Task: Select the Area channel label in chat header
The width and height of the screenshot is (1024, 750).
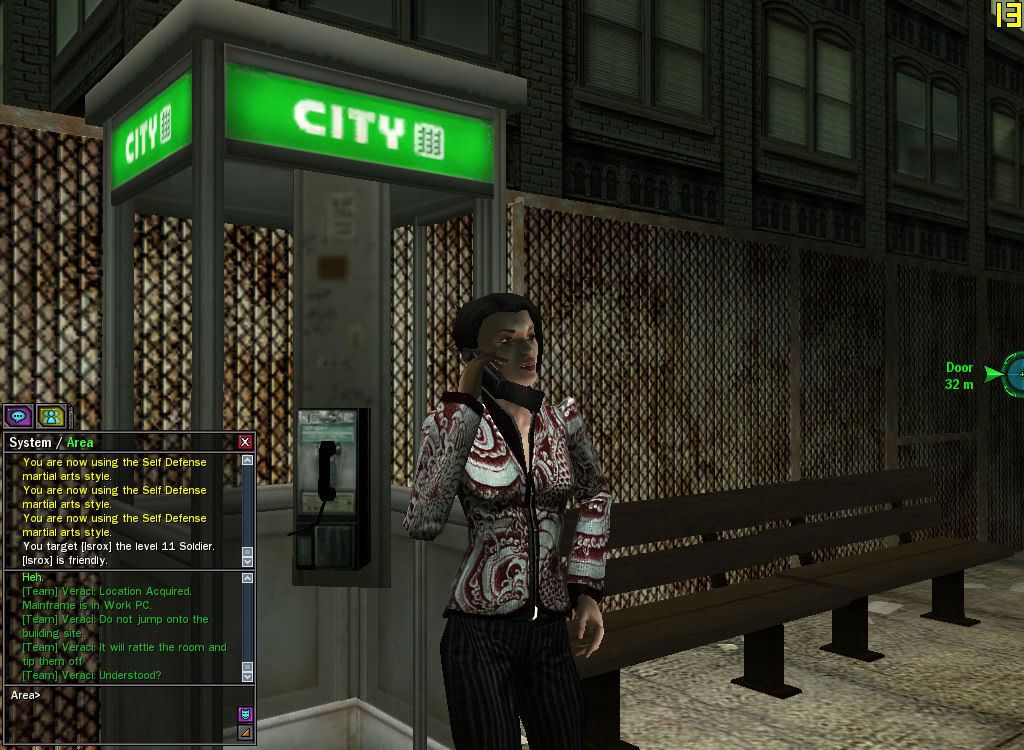Action: tap(80, 442)
